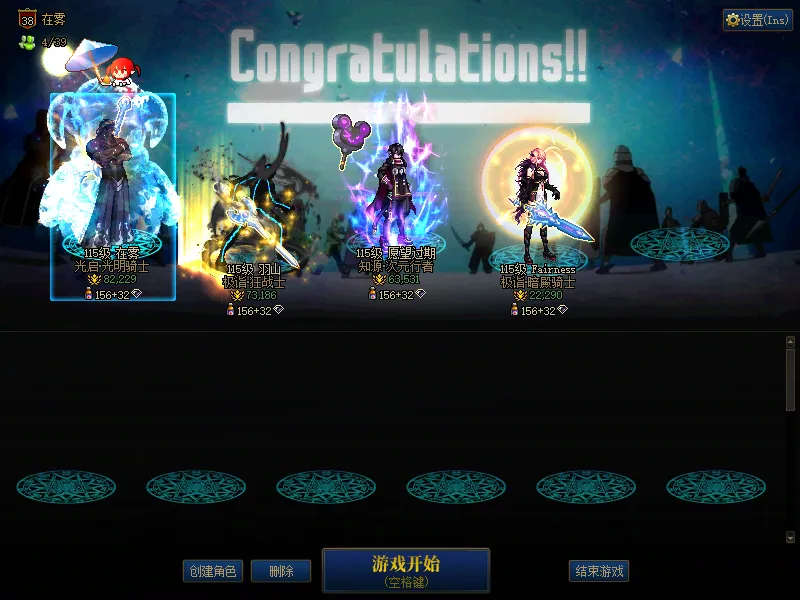Click the character list scrollbar up arrow
Viewport: 800px width, 600px height.
pos(790,342)
